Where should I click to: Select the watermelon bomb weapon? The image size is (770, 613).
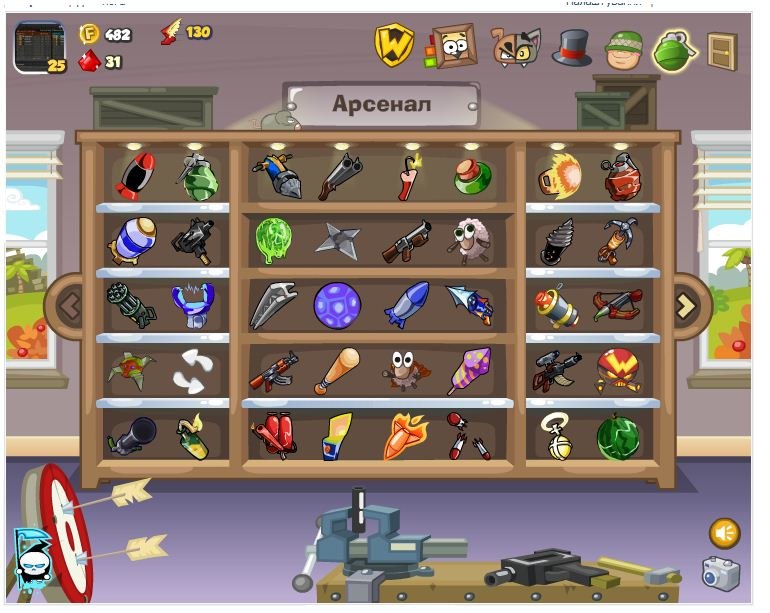pos(618,437)
